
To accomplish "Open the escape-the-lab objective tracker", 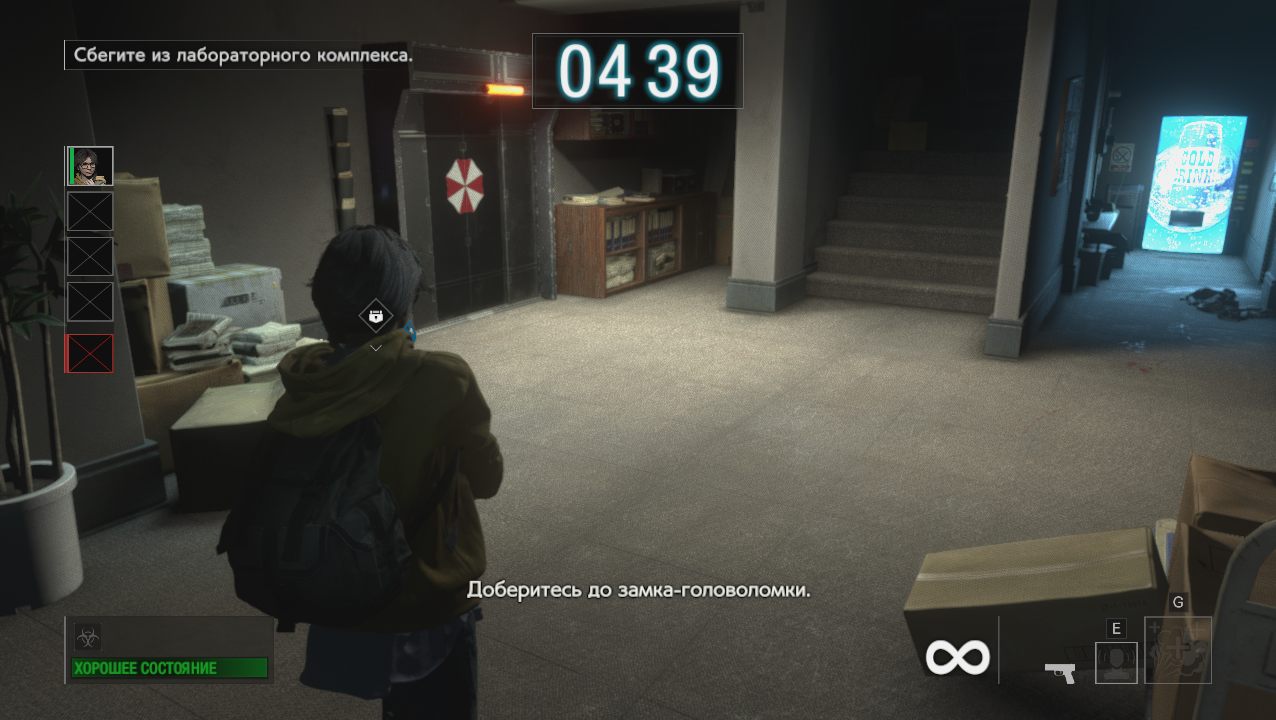I will (x=240, y=55).
